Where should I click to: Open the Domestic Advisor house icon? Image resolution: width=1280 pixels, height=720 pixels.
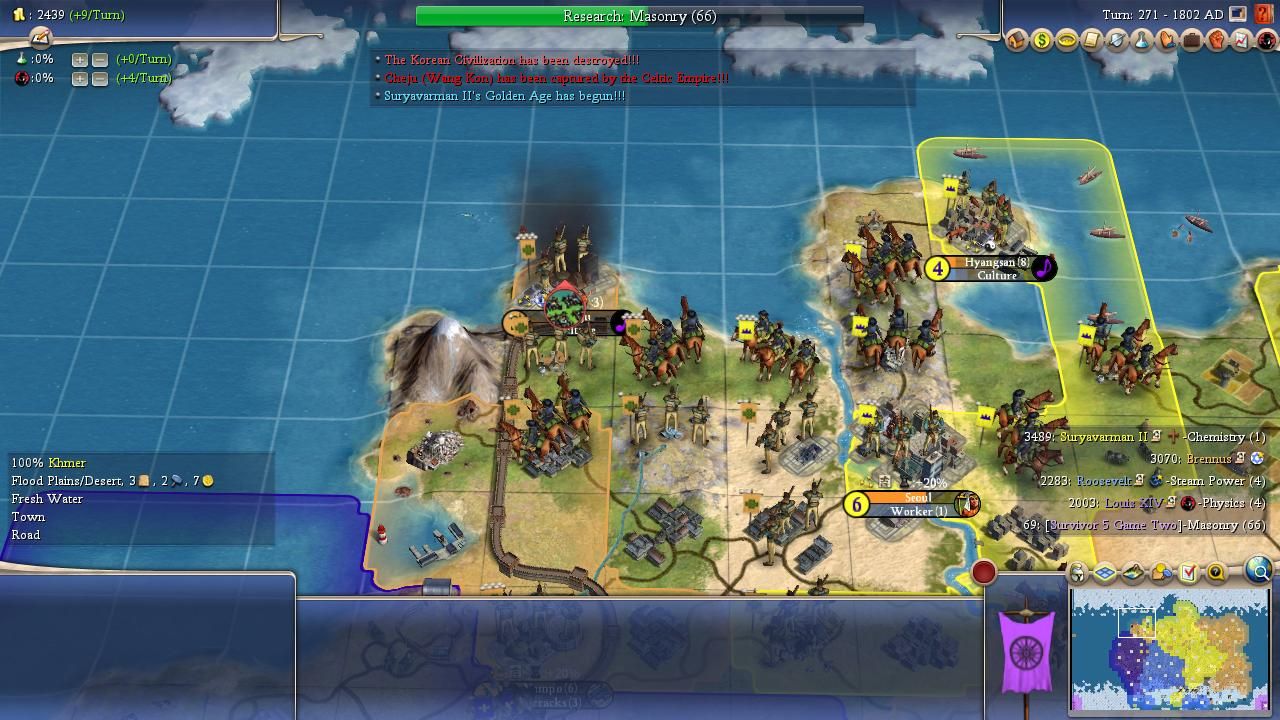[1016, 41]
